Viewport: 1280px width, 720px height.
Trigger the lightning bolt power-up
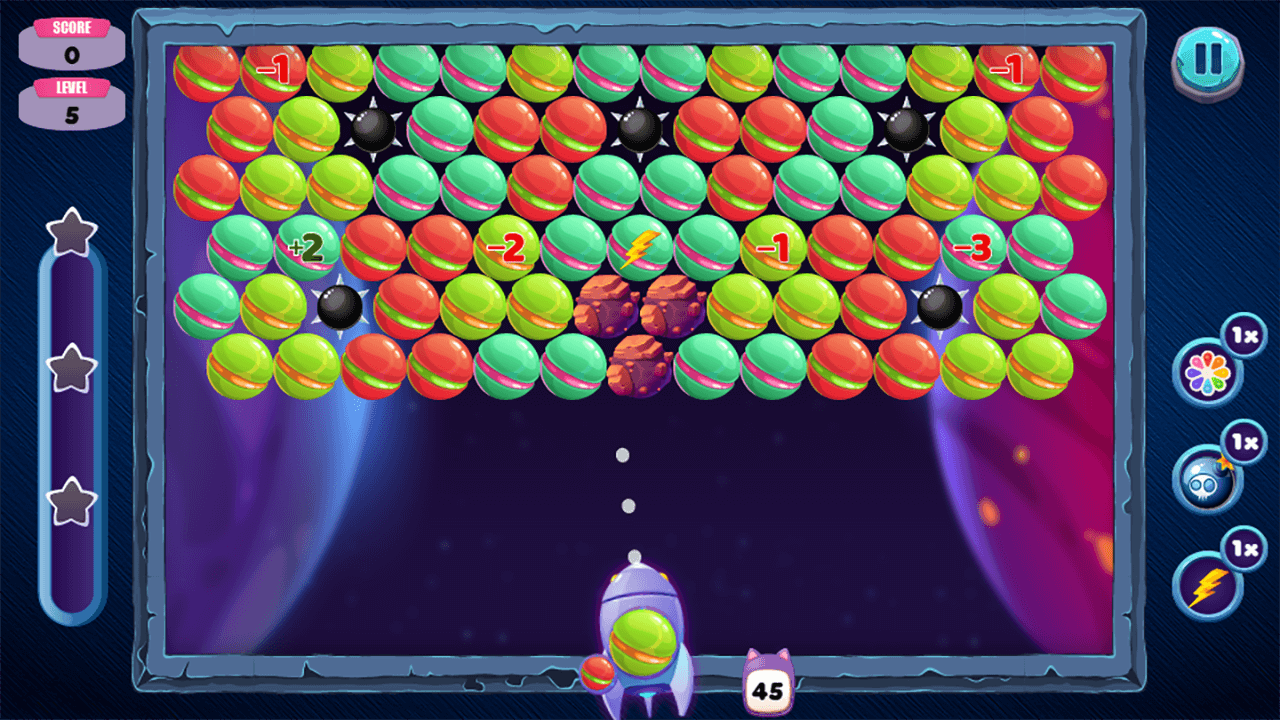[1208, 585]
